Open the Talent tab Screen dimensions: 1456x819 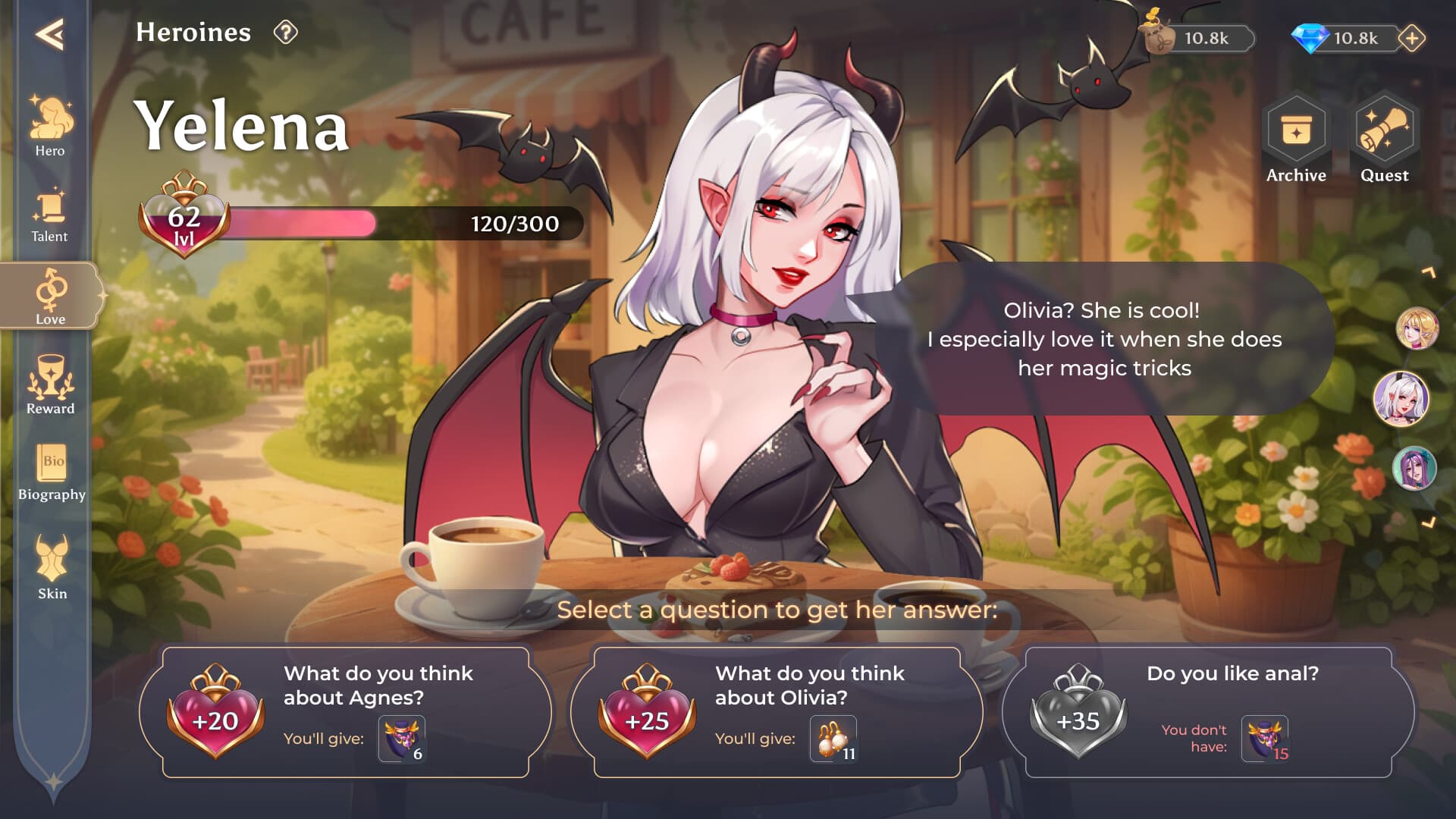pos(50,215)
